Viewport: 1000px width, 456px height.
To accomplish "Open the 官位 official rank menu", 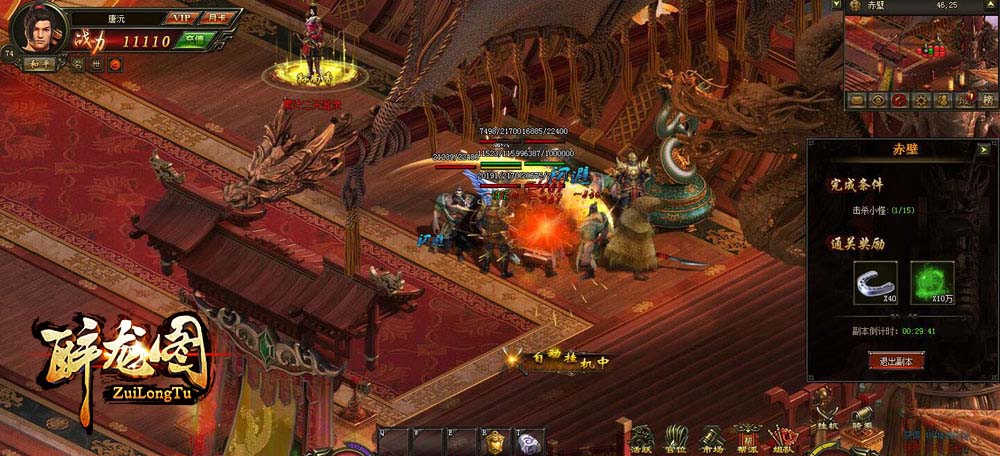I will [x=678, y=436].
